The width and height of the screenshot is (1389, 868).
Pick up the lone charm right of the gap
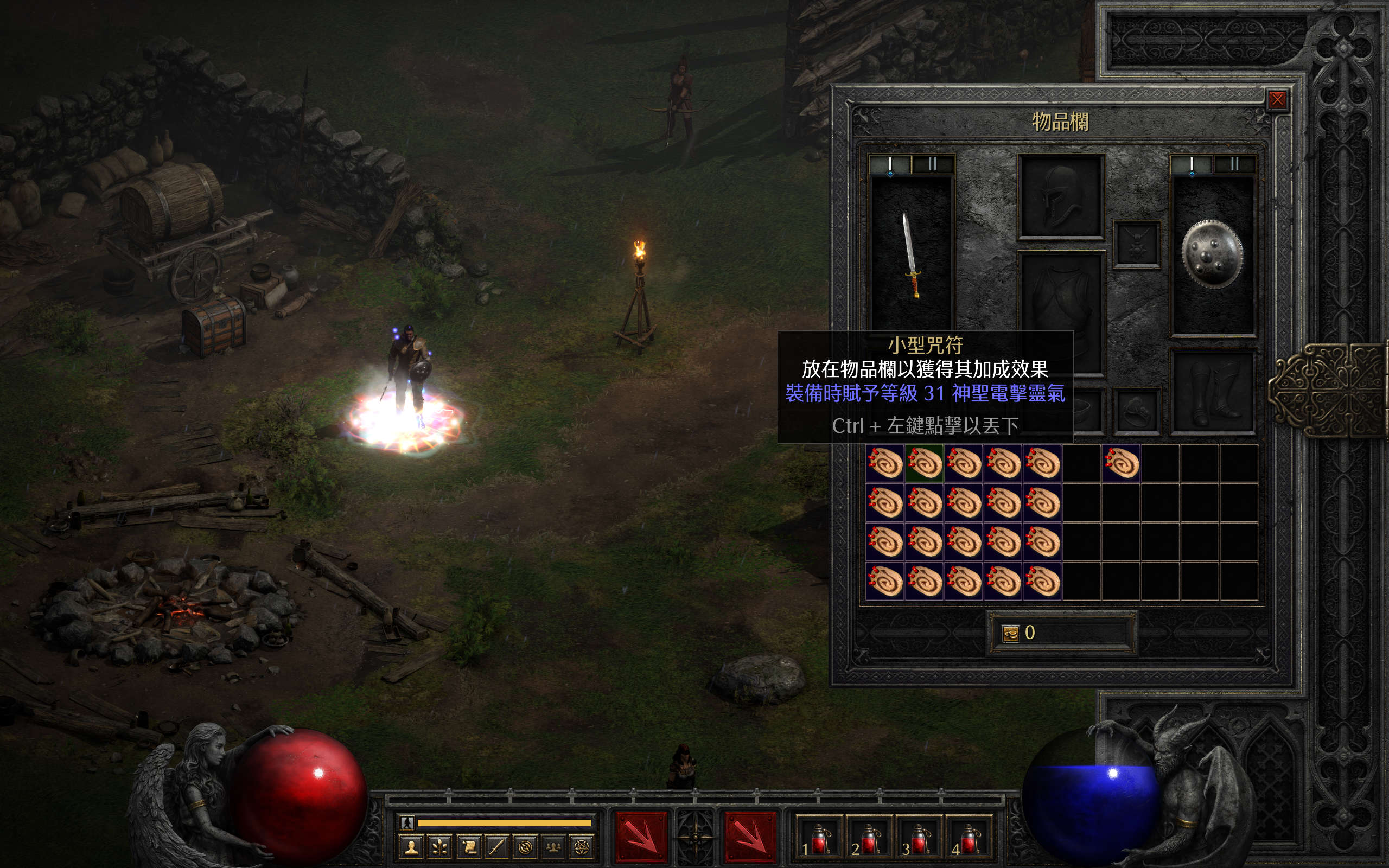pyautogui.click(x=1121, y=463)
